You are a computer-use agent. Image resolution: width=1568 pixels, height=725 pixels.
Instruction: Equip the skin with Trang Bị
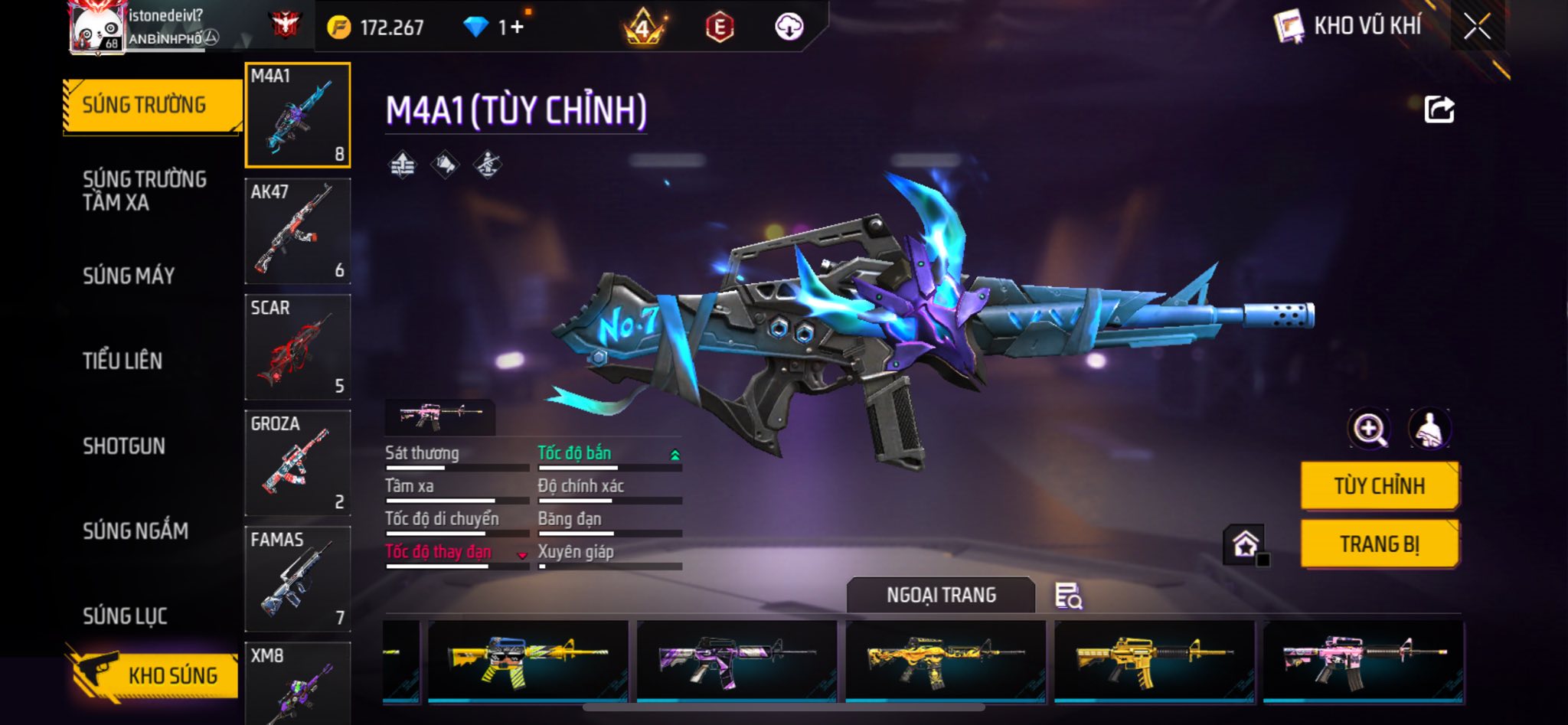point(1379,544)
